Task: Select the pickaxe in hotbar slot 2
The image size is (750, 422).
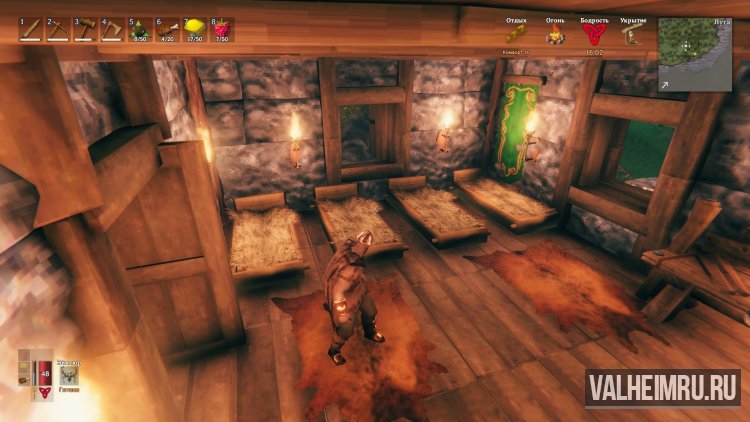Action: pyautogui.click(x=57, y=29)
